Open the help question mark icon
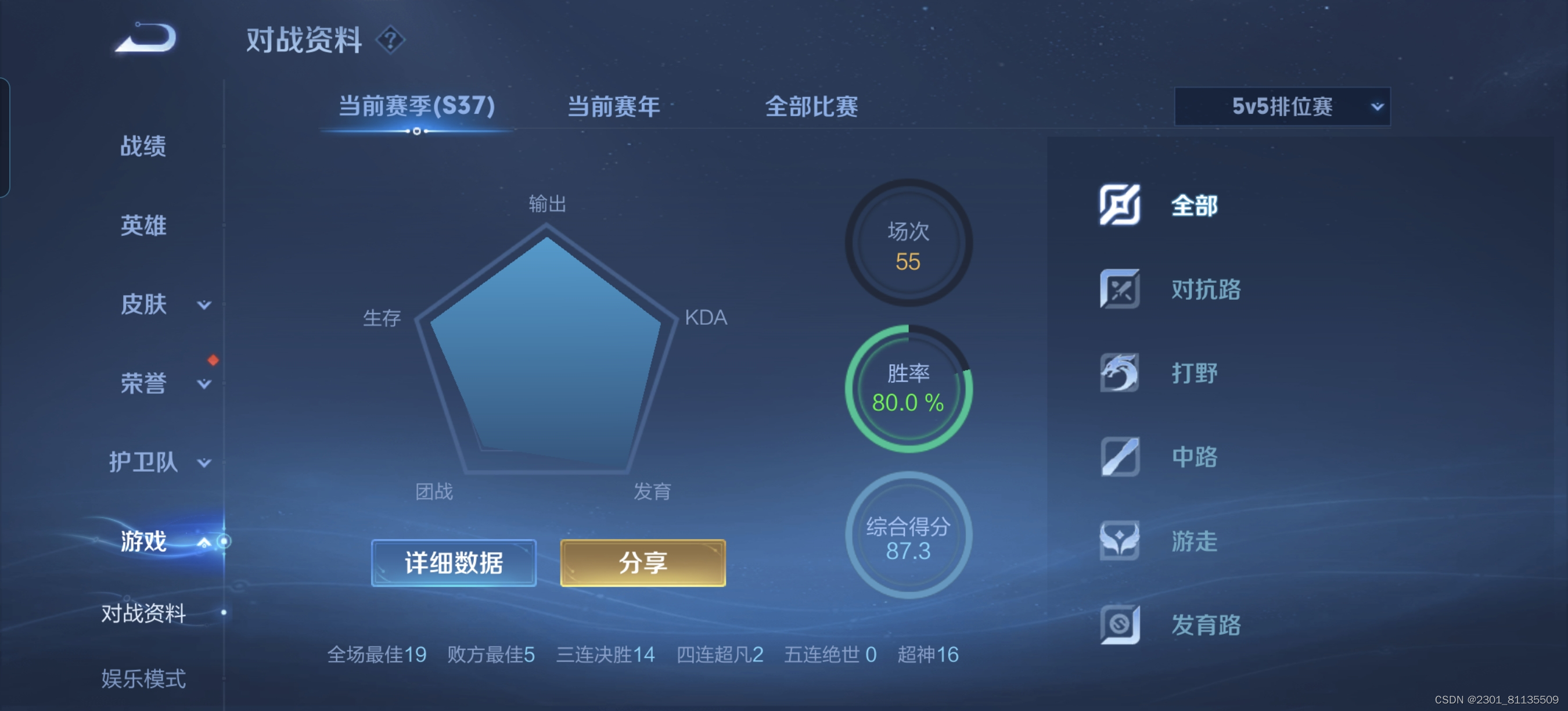 (x=390, y=40)
